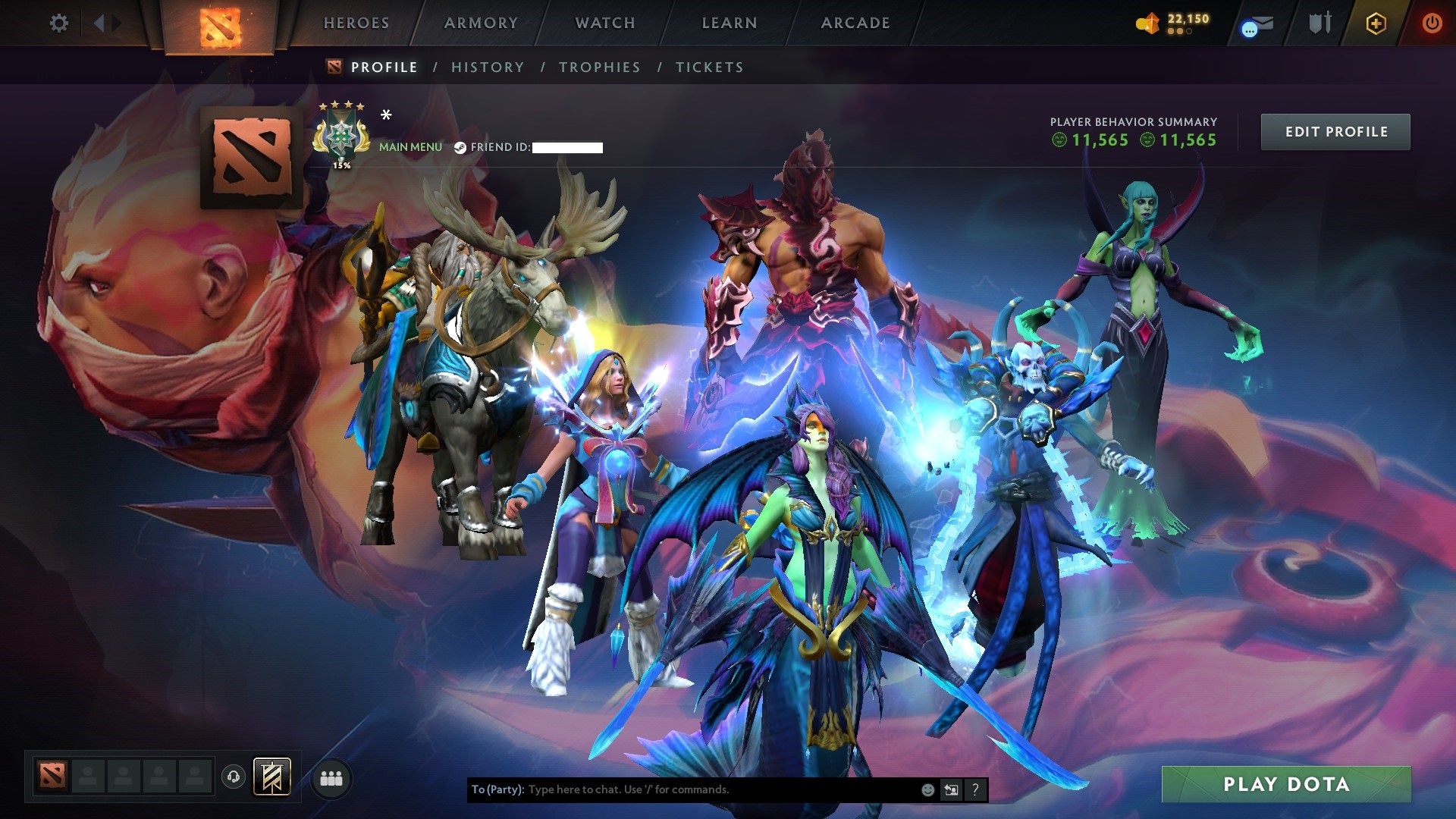Click the screenshot share icon beside chat
1456x819 pixels.
[x=952, y=789]
